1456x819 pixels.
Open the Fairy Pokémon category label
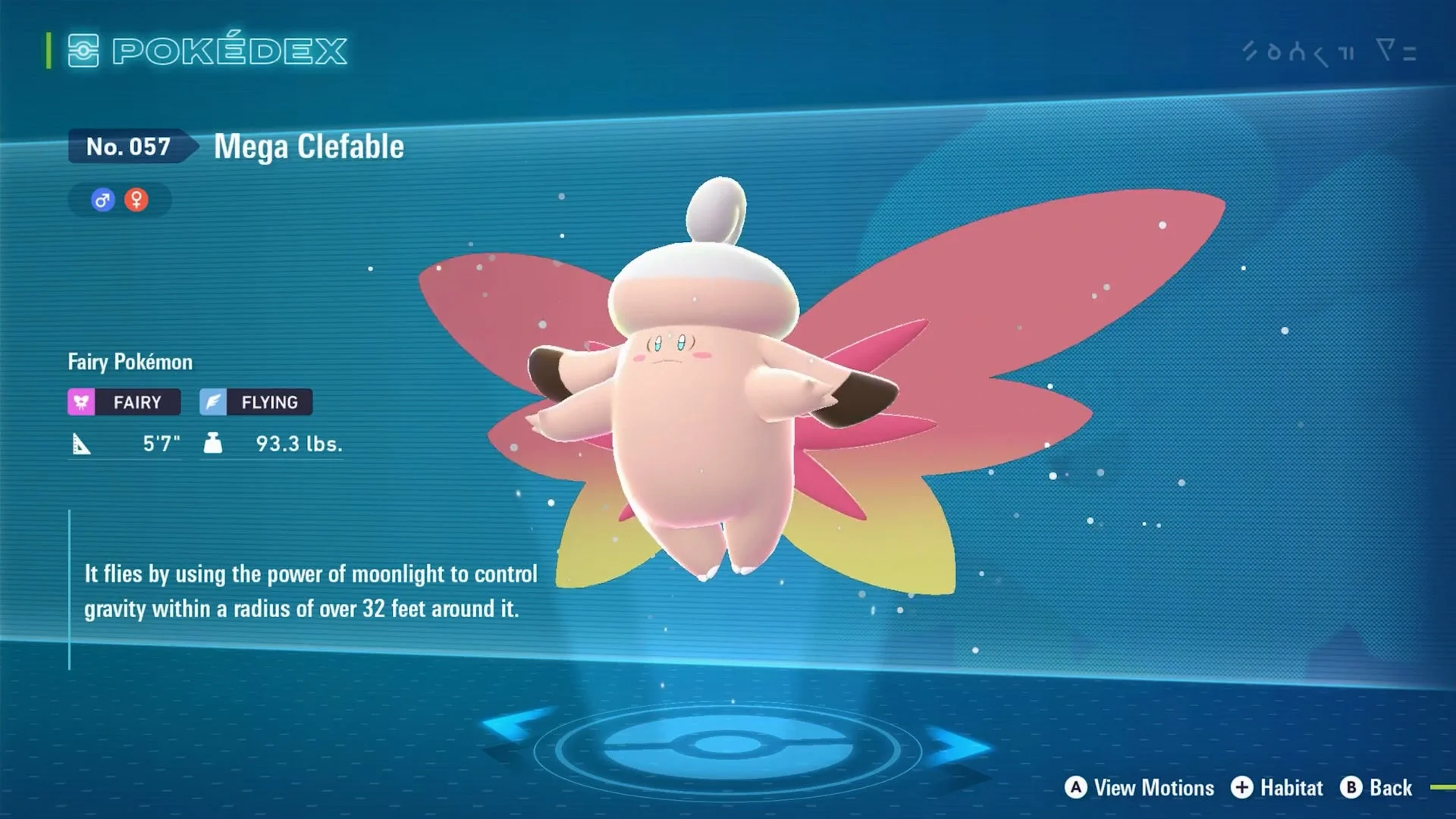coord(130,362)
